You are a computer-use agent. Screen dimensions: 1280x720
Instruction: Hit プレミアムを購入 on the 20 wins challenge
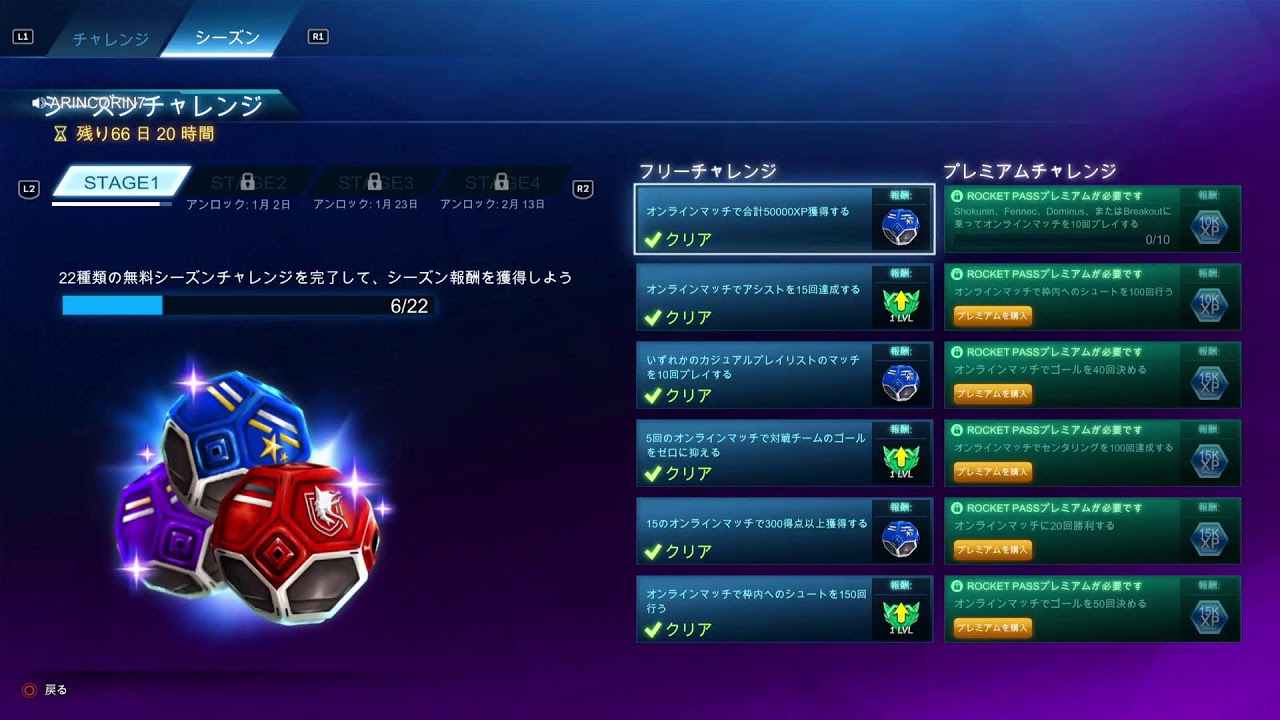[x=992, y=550]
